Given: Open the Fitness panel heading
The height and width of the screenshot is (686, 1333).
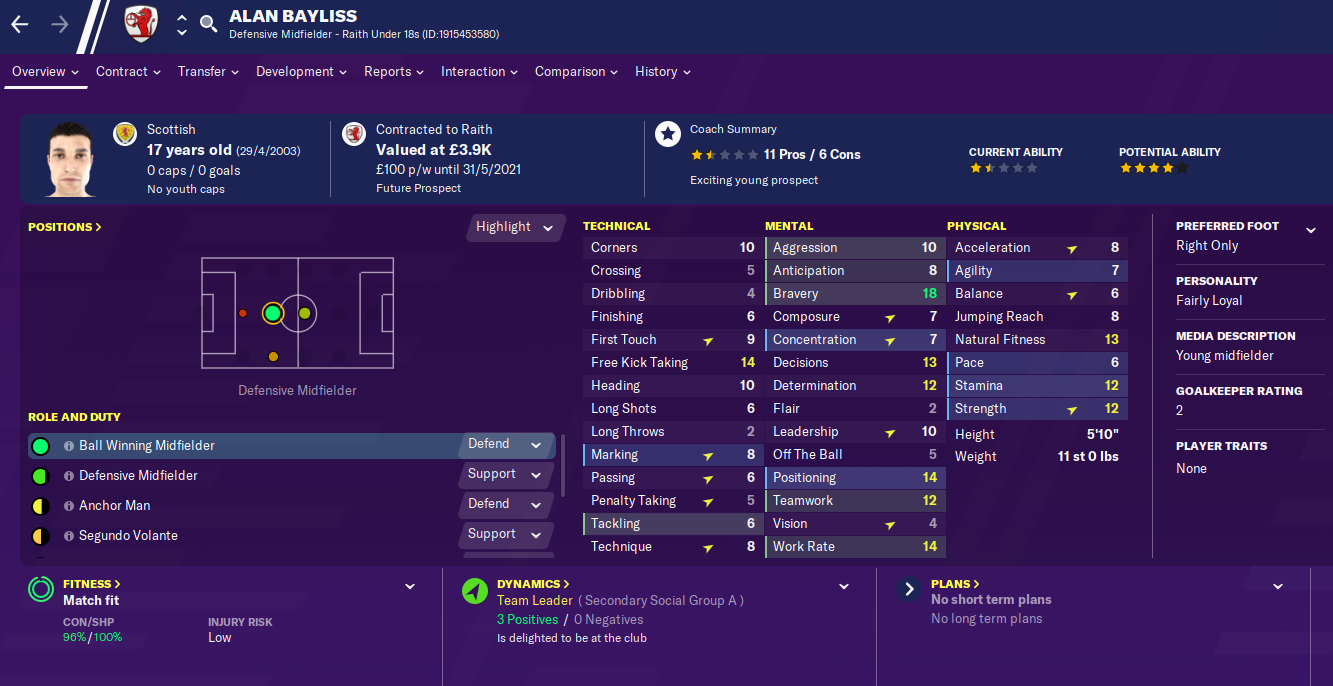Looking at the screenshot, I should [92, 584].
